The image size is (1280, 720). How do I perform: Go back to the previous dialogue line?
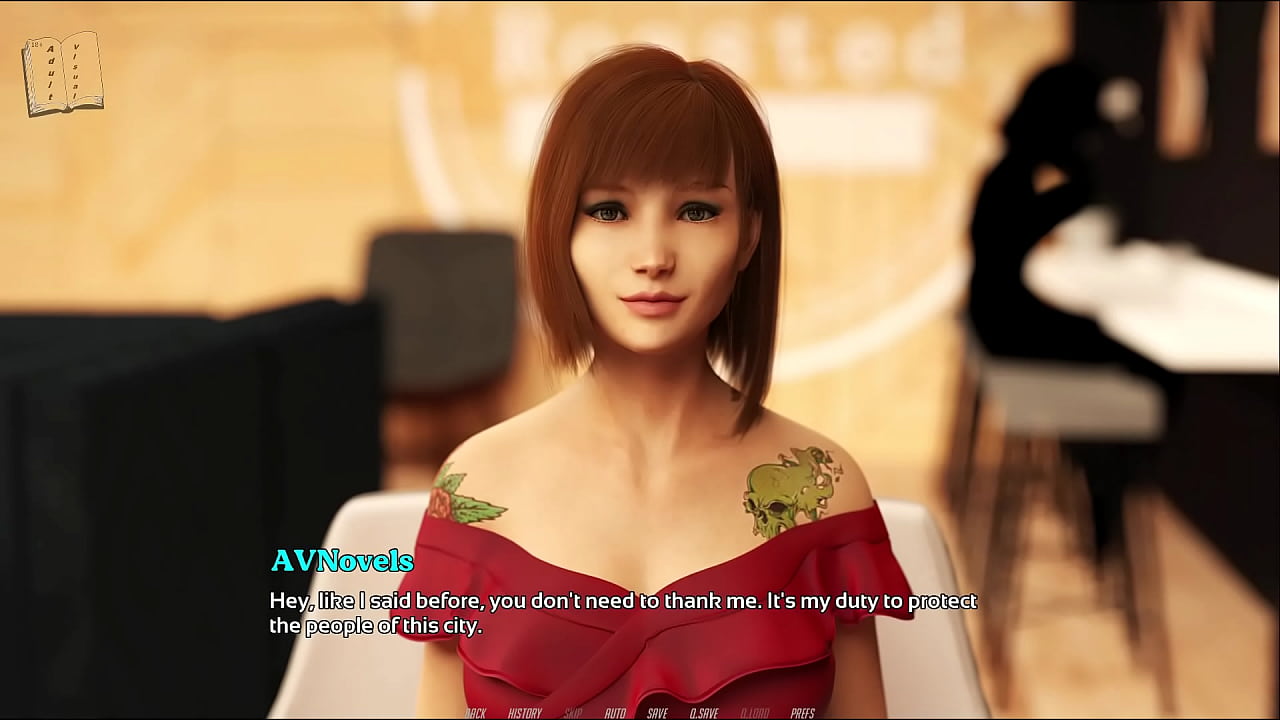coord(475,713)
